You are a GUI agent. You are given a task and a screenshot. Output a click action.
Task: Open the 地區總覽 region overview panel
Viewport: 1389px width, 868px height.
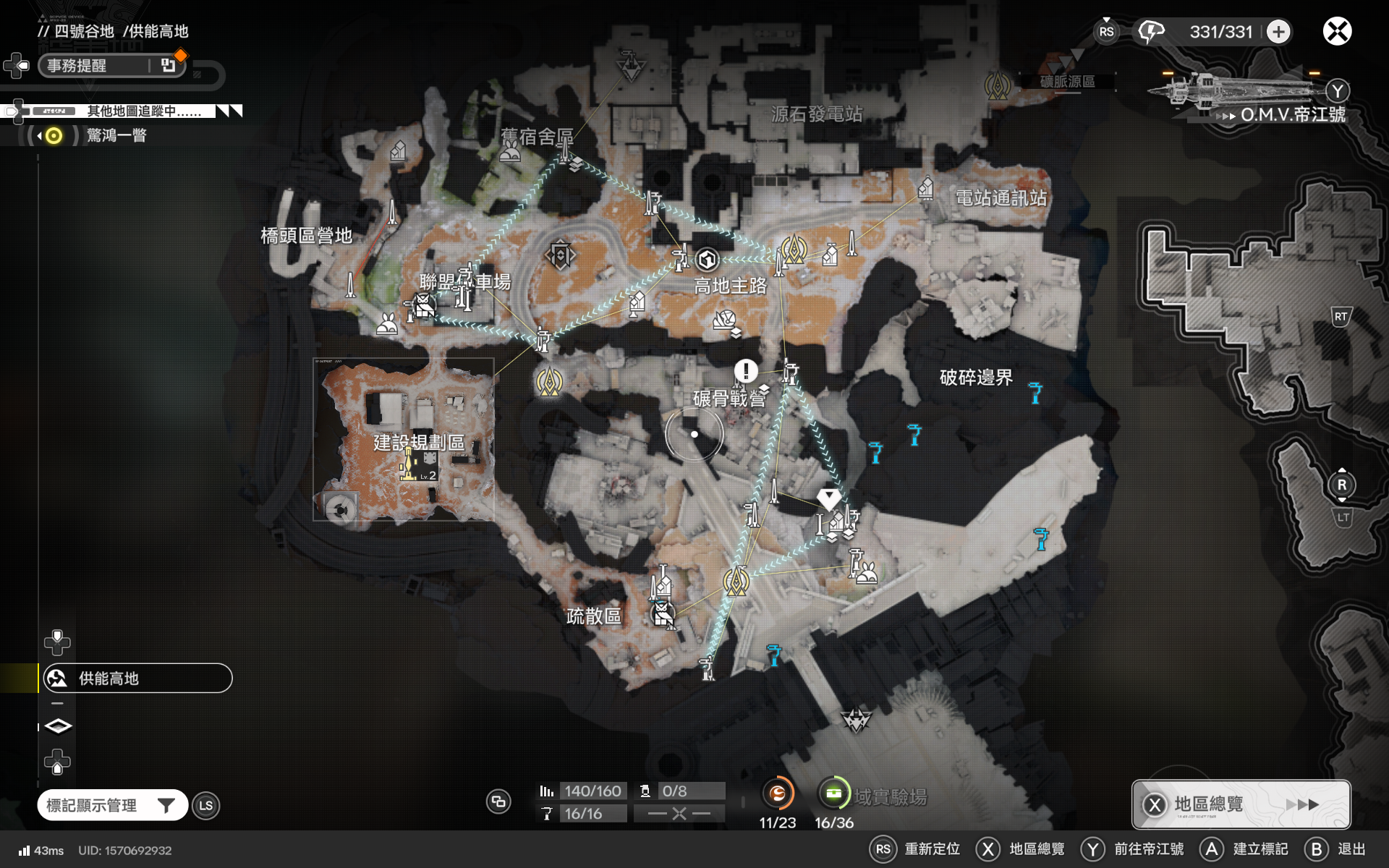tap(1240, 804)
